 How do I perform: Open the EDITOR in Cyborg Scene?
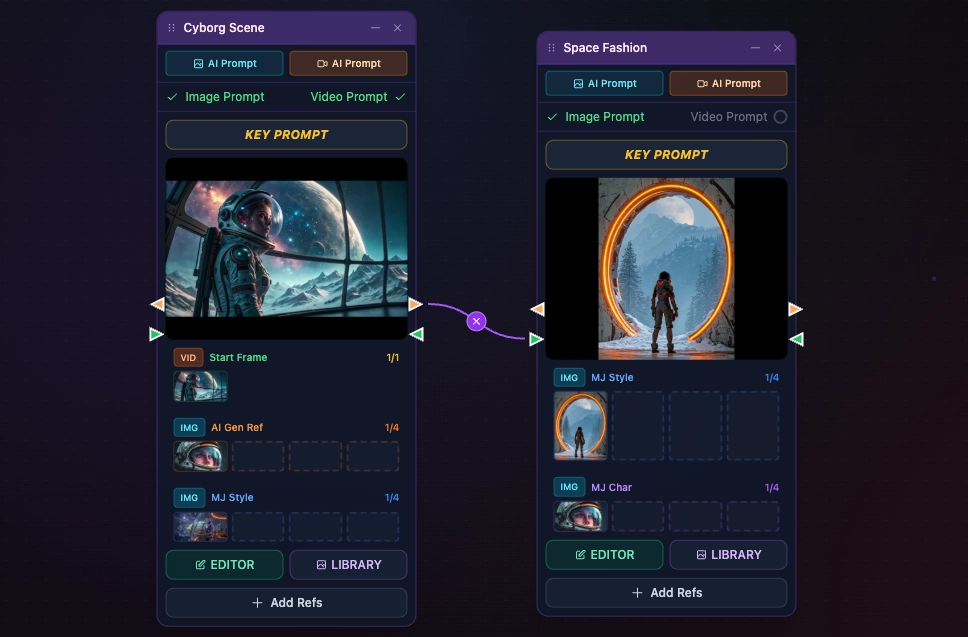pyautogui.click(x=224, y=565)
